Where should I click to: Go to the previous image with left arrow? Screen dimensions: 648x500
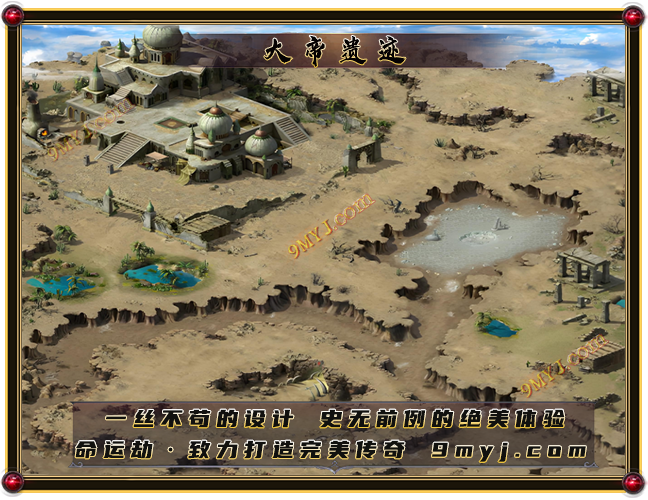(x=4, y=162)
